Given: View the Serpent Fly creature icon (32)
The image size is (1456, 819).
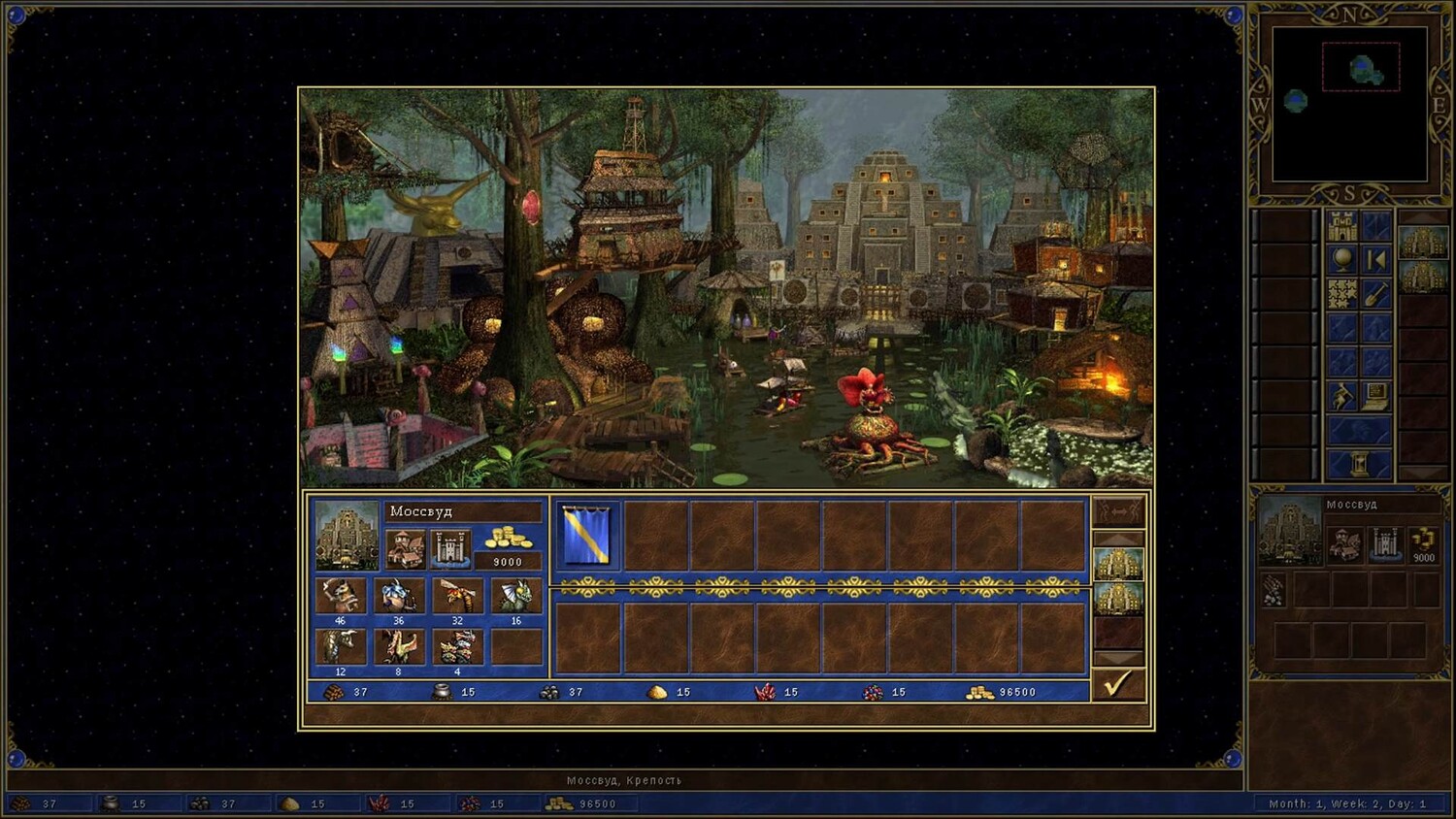Looking at the screenshot, I should coord(457,596).
